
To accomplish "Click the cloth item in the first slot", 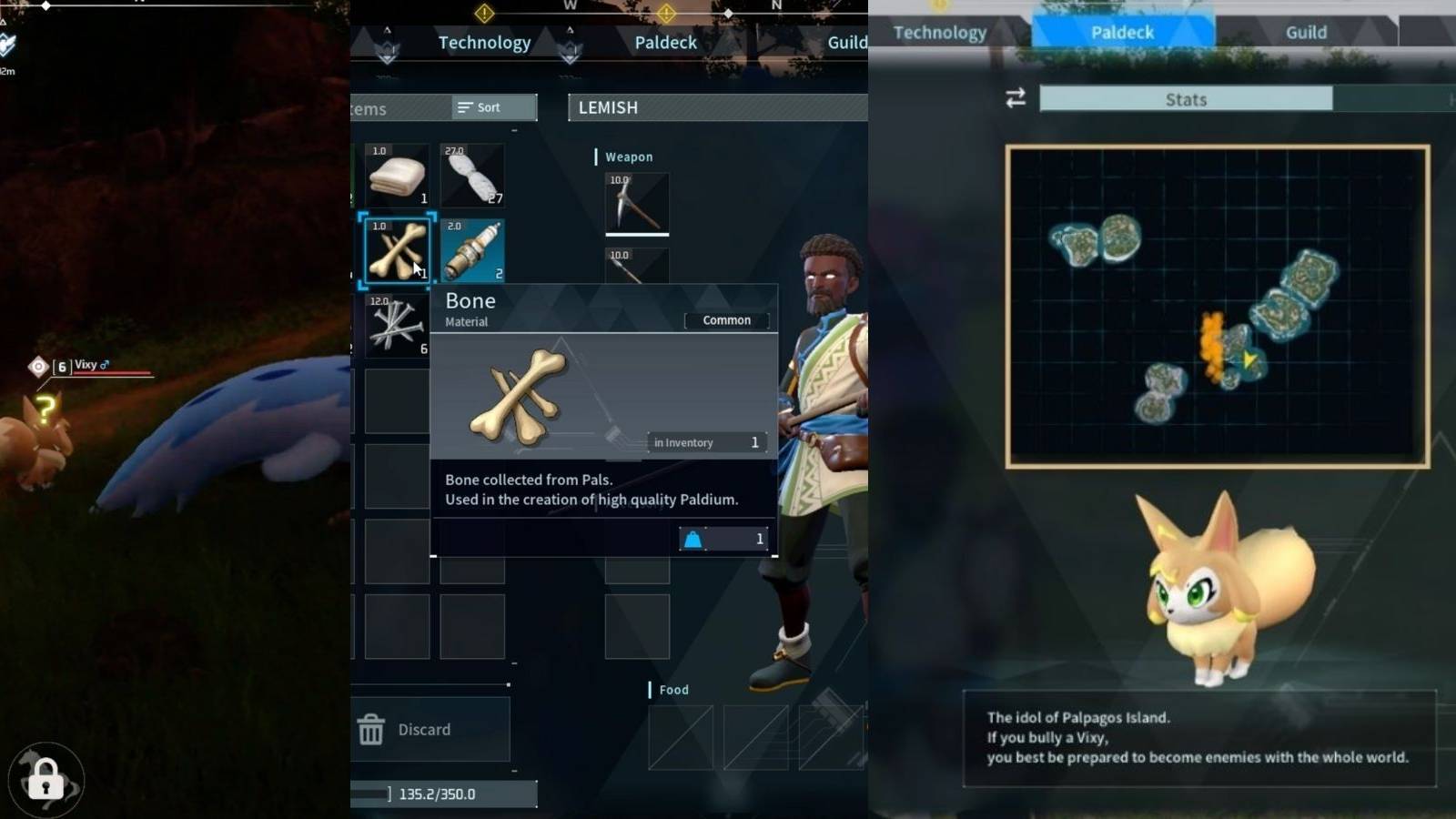I will tap(396, 175).
